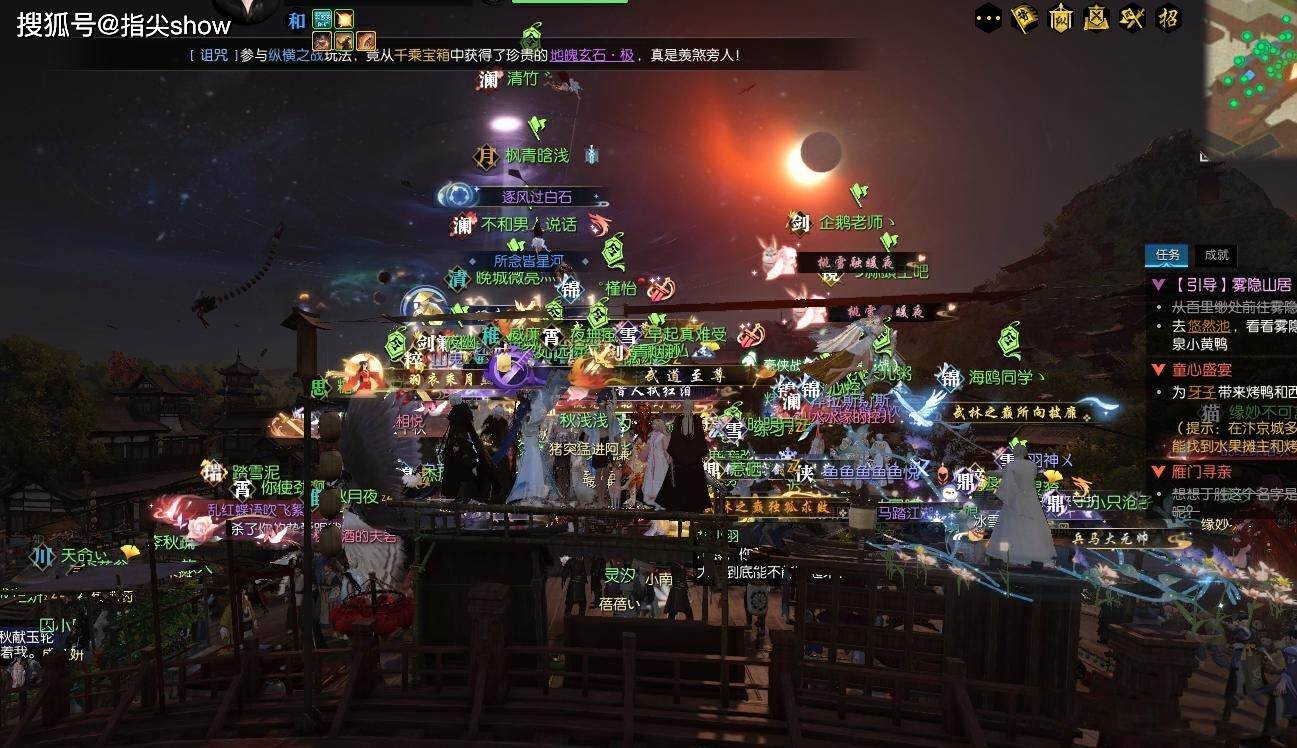Collapse the 【引导】雾隐山居 quest entry
The height and width of the screenshot is (748, 1297).
[1158, 284]
